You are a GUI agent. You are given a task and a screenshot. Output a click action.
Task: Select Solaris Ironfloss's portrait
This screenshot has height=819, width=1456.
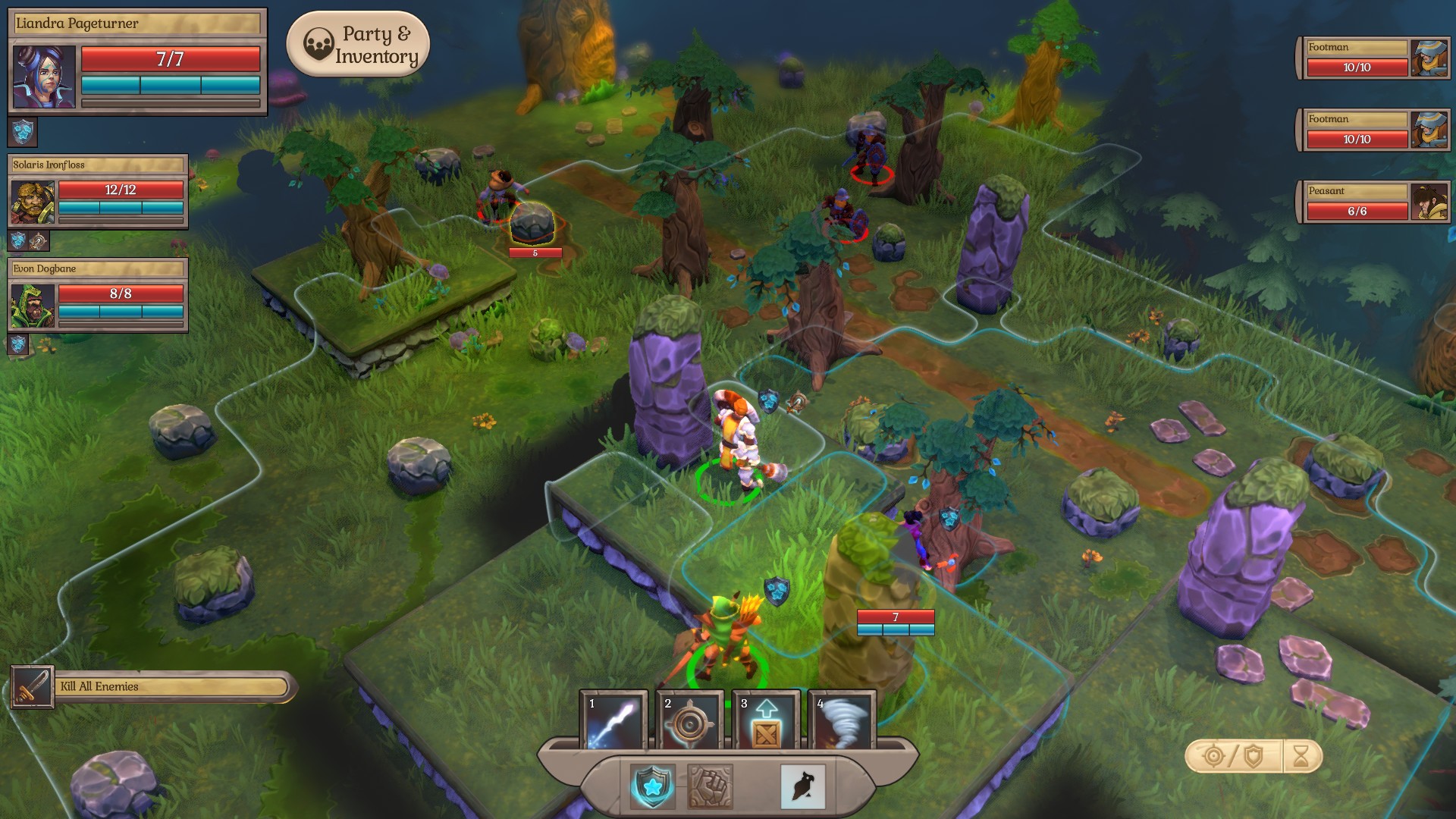click(33, 202)
